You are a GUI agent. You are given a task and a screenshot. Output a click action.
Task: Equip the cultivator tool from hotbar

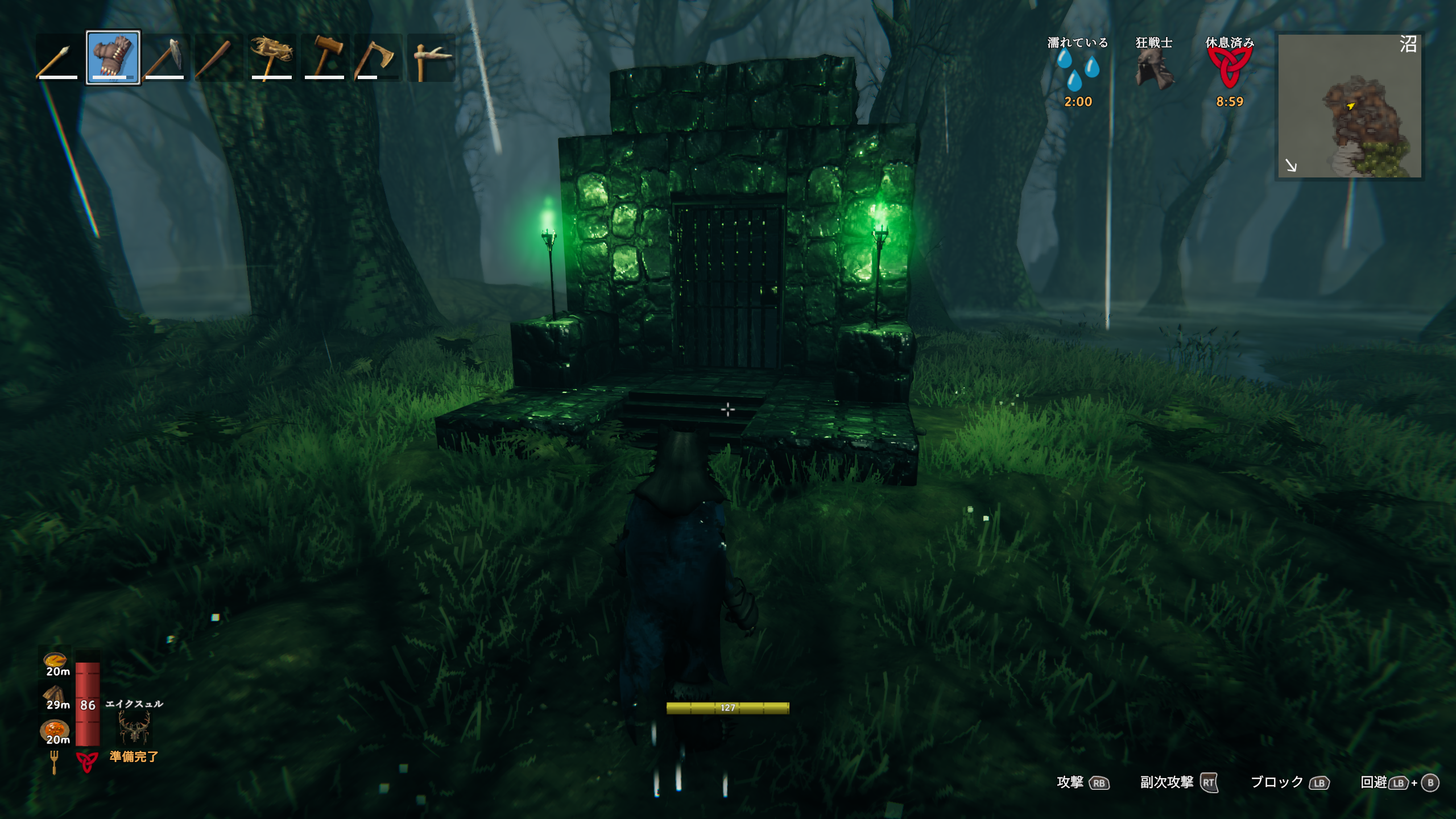pos(271,58)
